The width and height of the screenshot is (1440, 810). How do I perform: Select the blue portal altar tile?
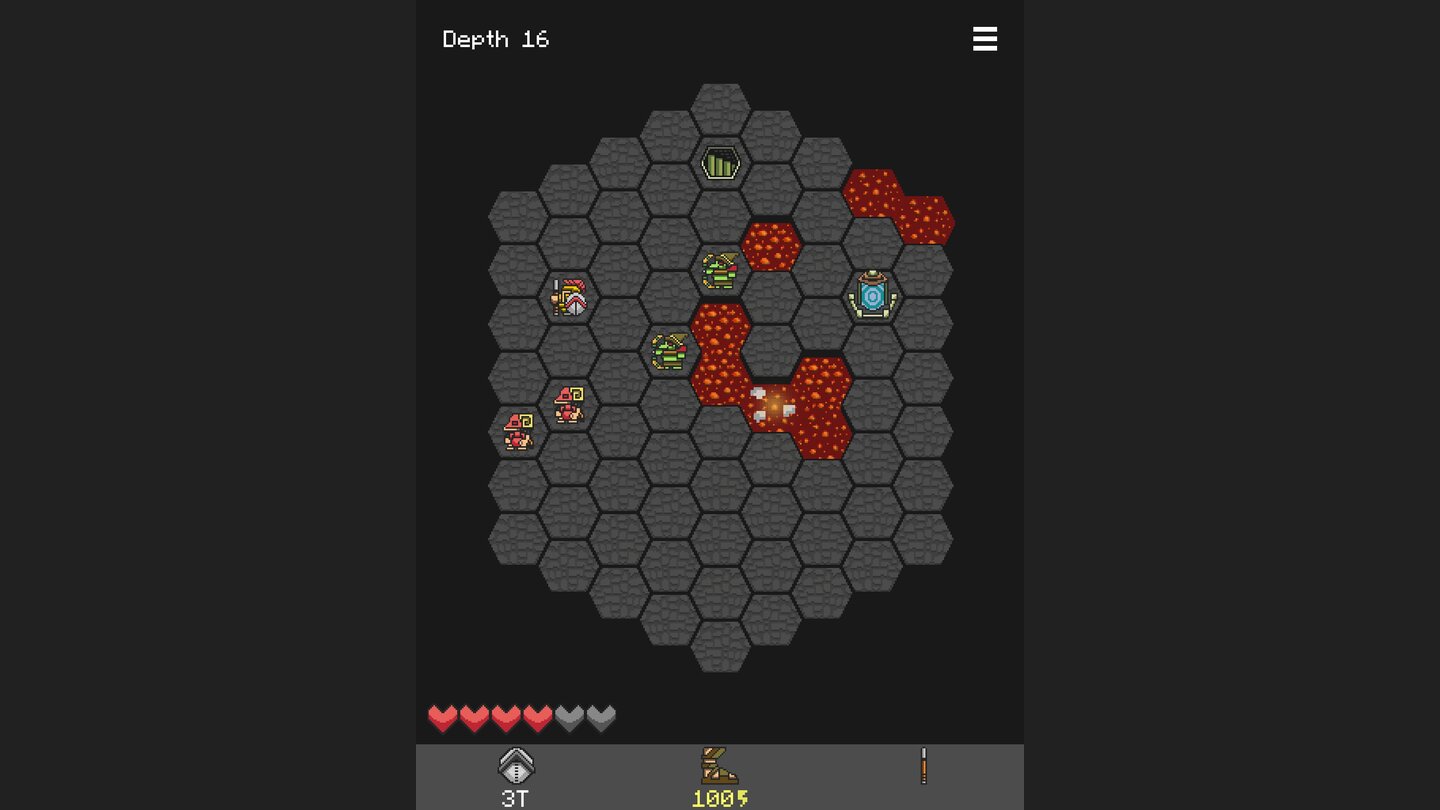(x=872, y=295)
